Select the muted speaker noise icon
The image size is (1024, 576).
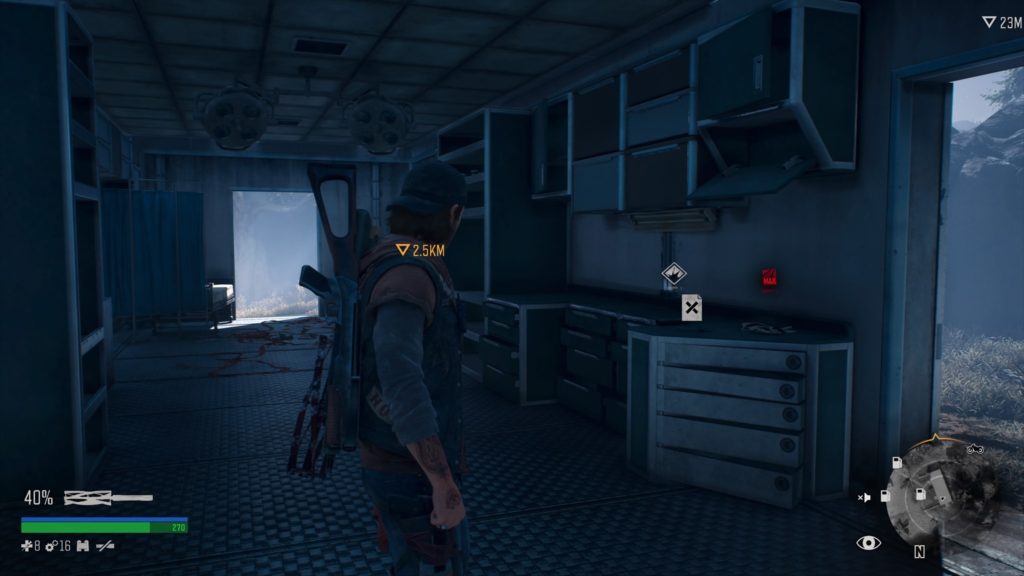coord(863,496)
